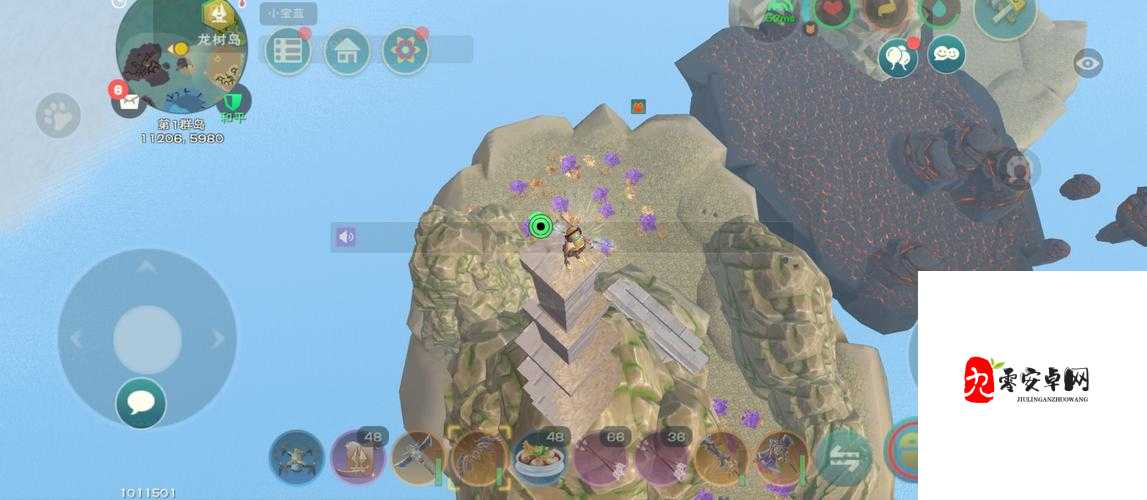Click the speaker sound icon
Image resolution: width=1147 pixels, height=500 pixels.
click(x=346, y=237)
